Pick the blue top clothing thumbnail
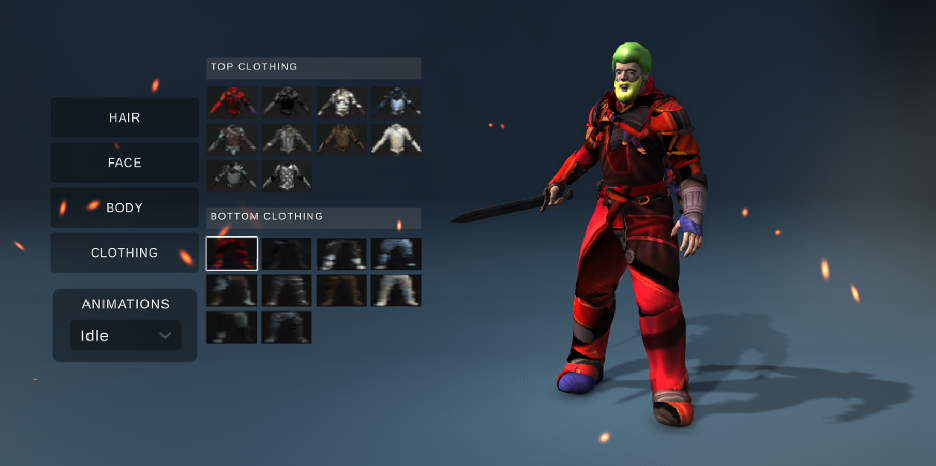Screen dimensions: 936x466 pyautogui.click(x=396, y=101)
